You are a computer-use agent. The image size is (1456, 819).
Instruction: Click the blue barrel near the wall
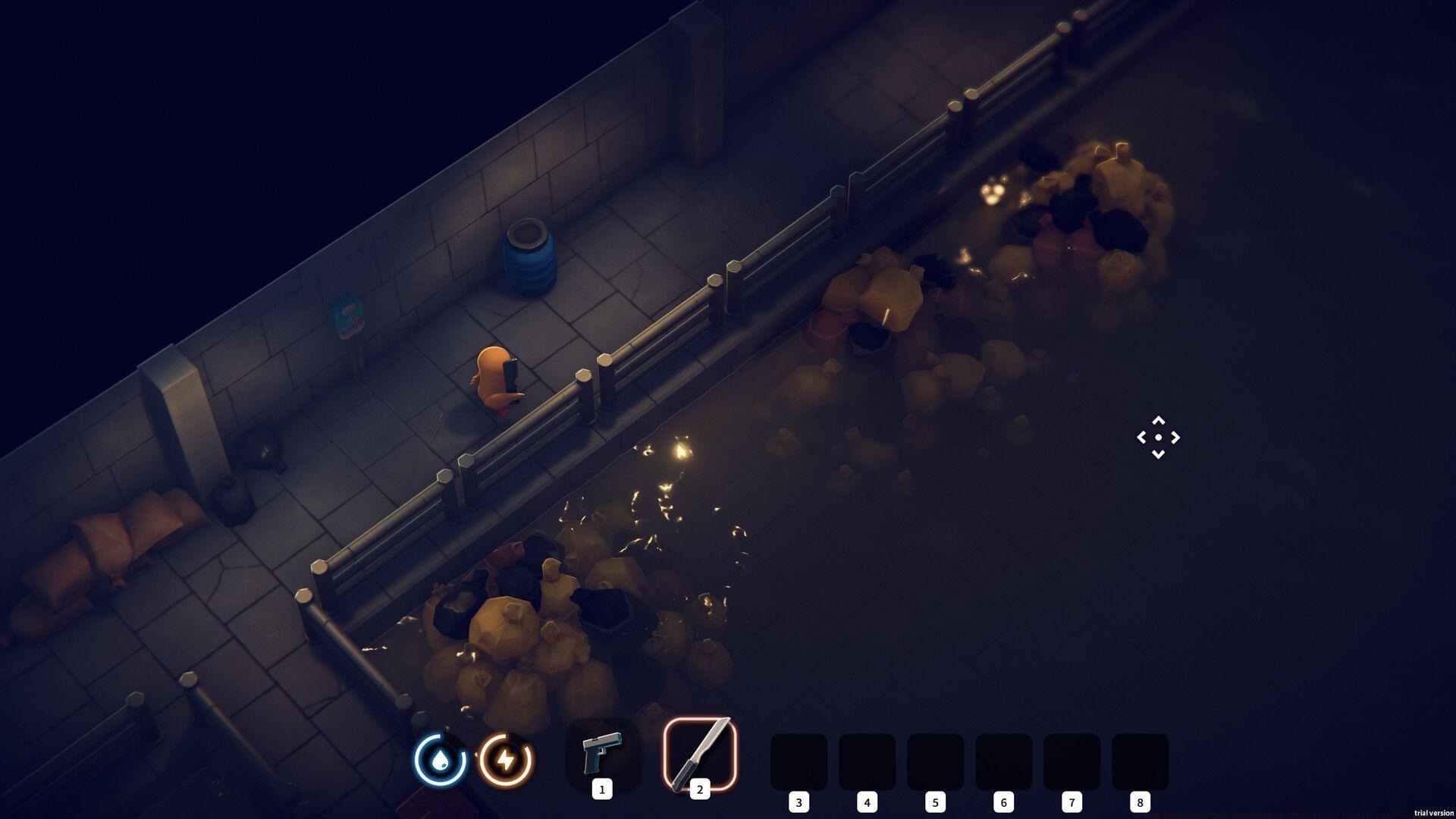(529, 258)
